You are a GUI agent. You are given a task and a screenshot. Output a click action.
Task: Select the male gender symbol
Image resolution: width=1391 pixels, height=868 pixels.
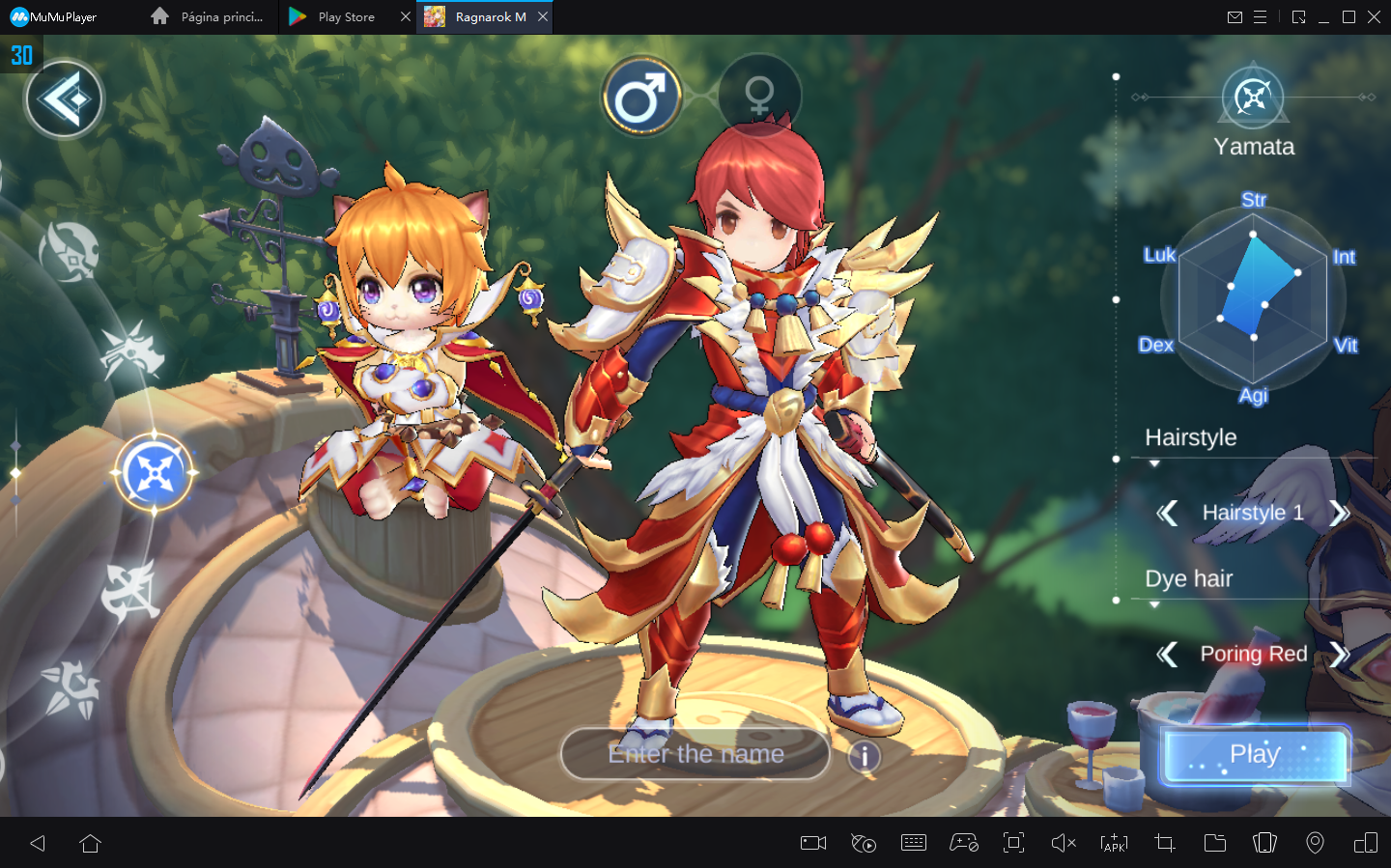(x=641, y=95)
